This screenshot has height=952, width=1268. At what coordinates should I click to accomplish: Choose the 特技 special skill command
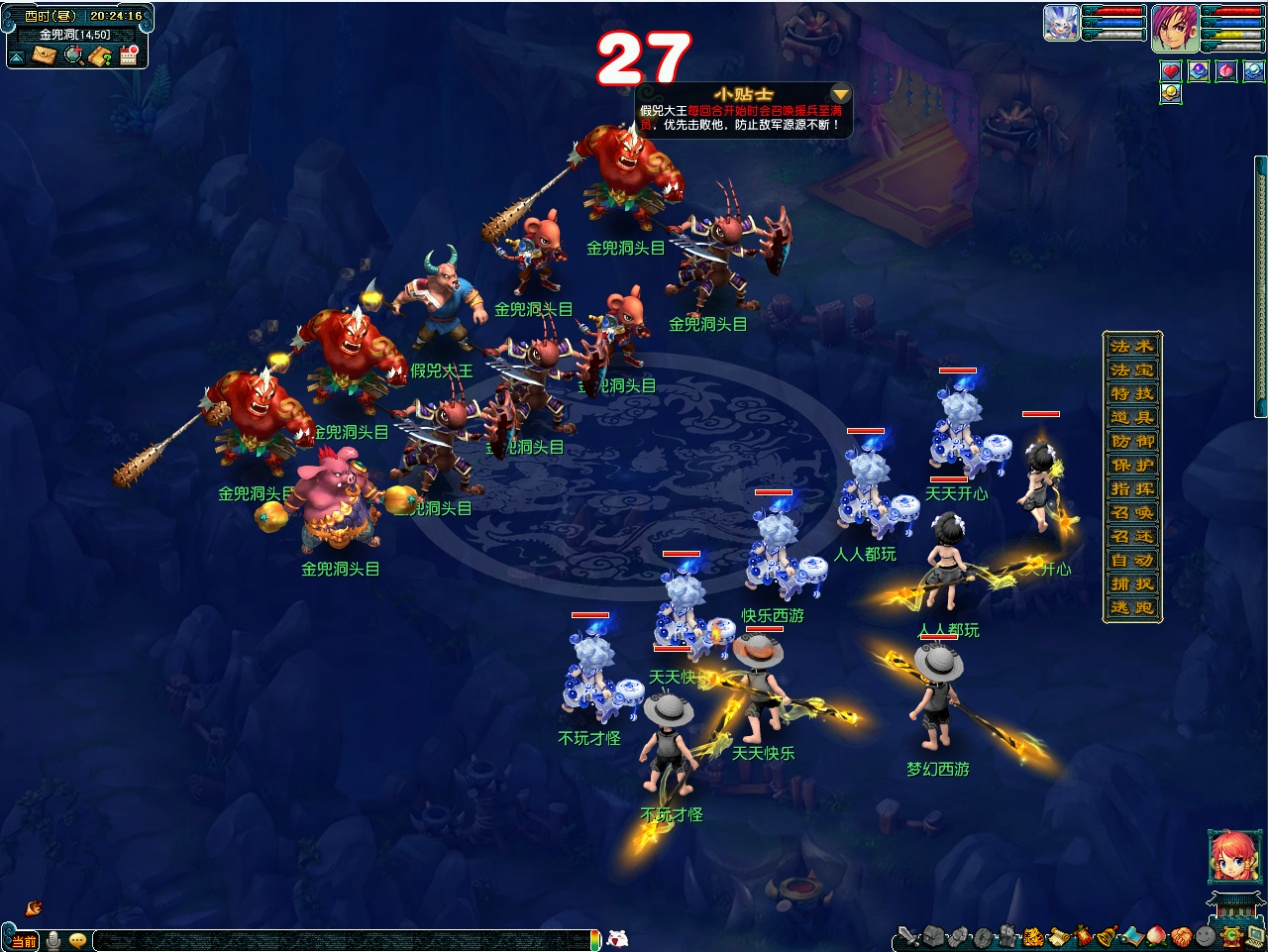pos(1132,393)
